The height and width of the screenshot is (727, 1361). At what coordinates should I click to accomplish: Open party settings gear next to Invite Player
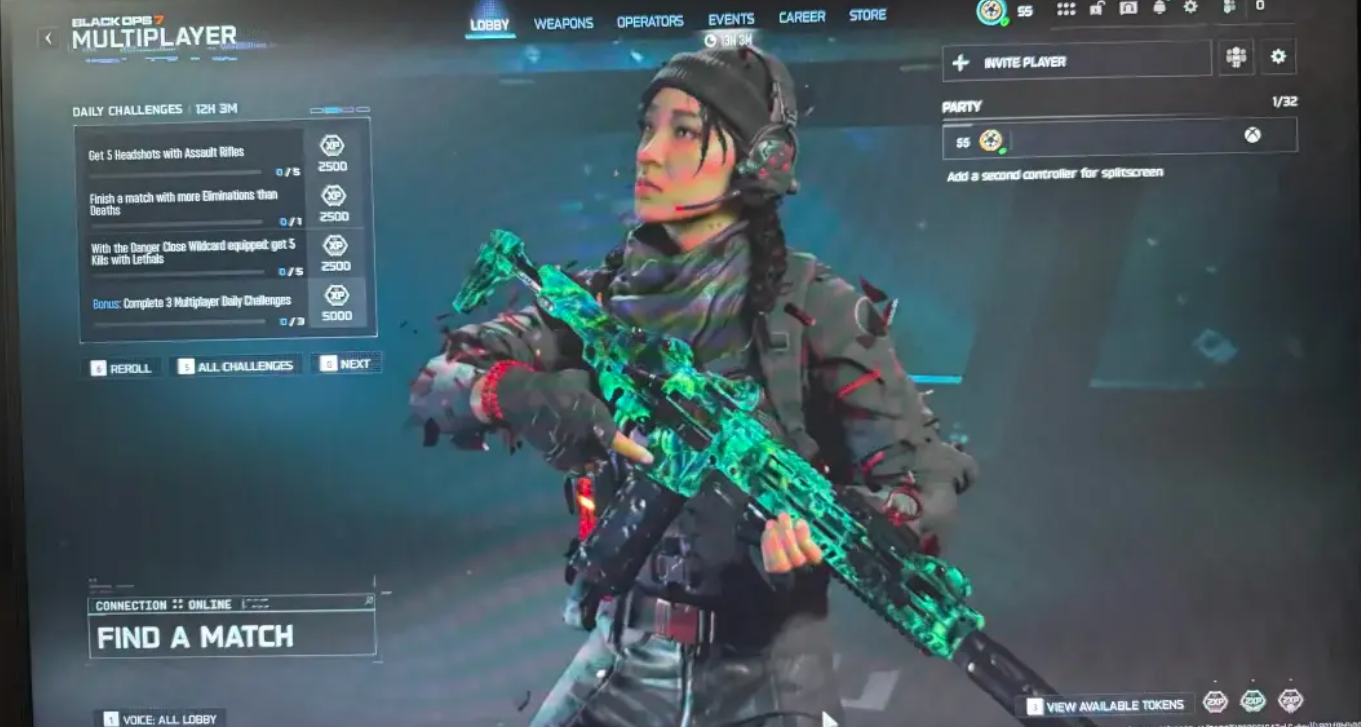pos(1277,57)
